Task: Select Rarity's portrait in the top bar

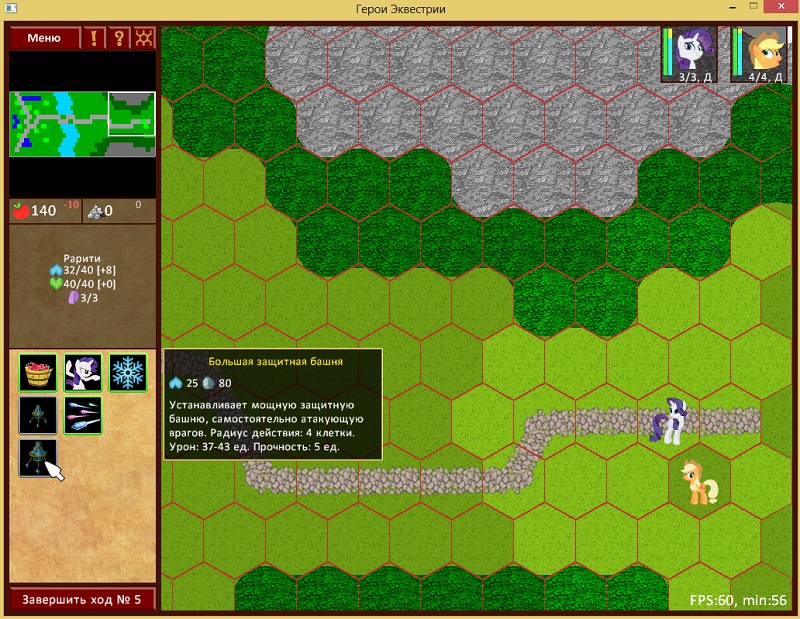Action: click(690, 53)
